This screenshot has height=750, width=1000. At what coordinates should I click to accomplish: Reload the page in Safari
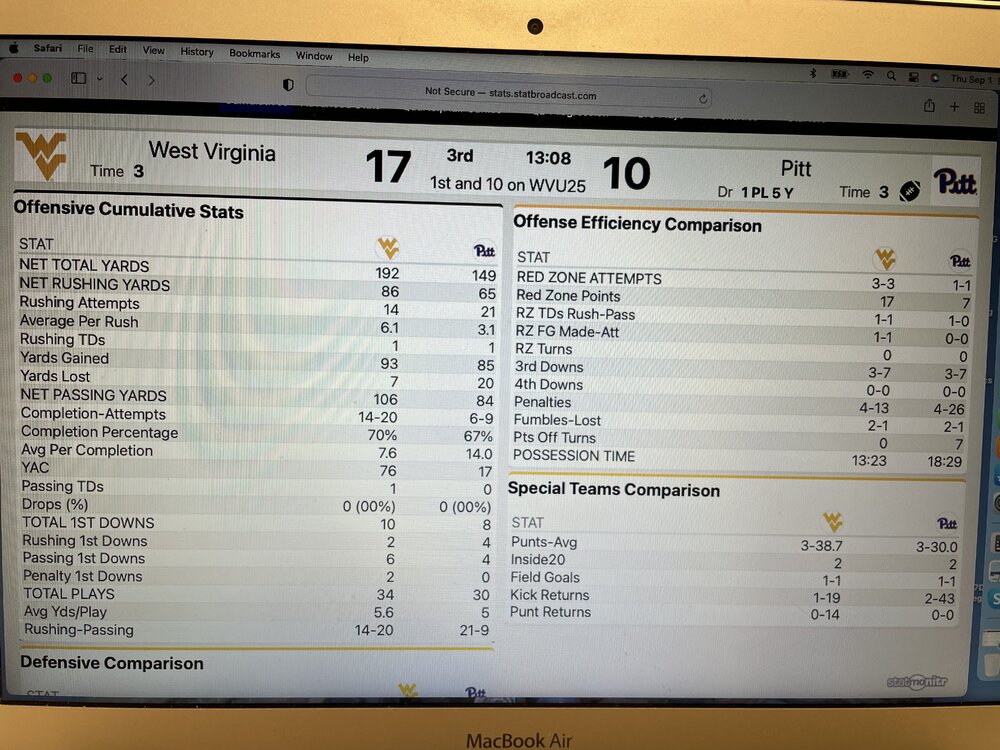pos(703,97)
